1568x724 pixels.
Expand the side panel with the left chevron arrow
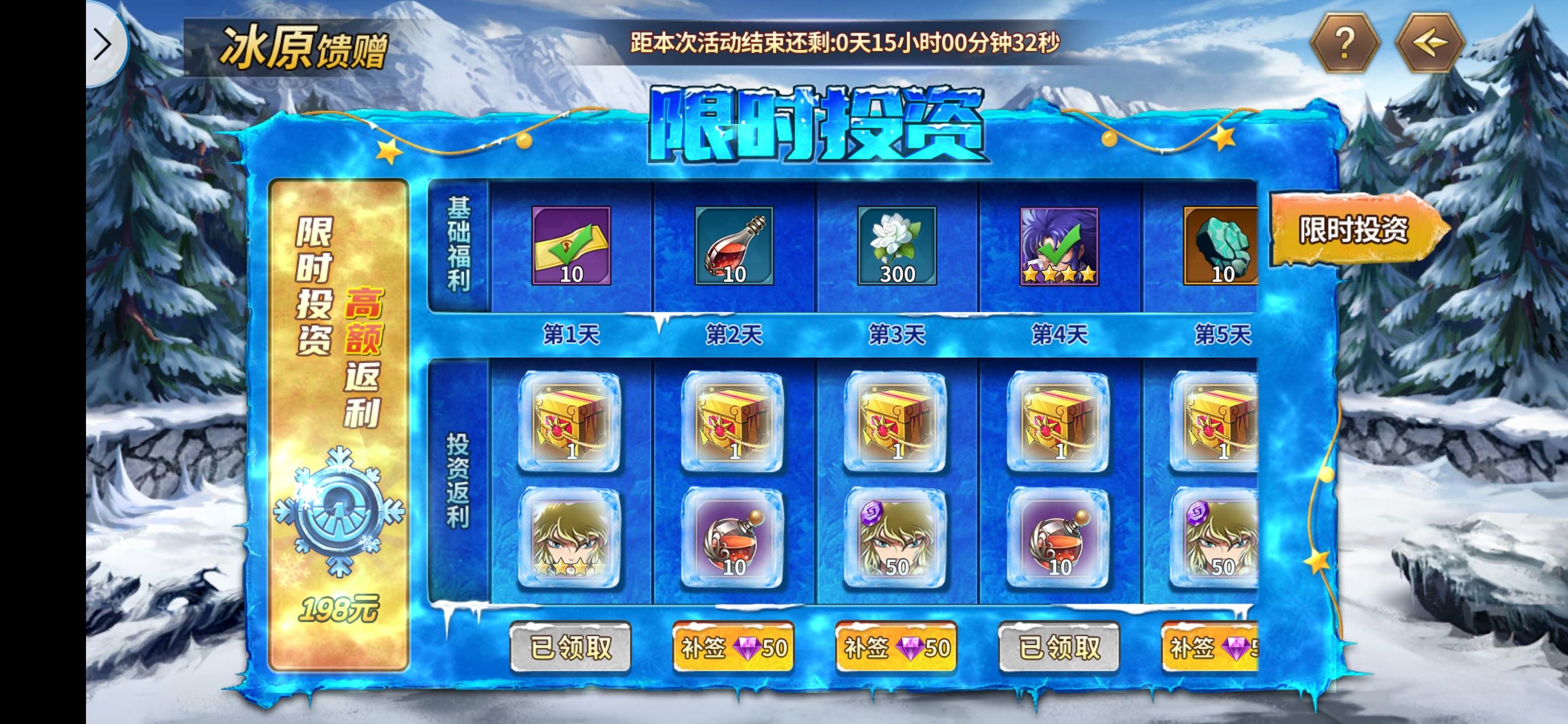coord(104,44)
